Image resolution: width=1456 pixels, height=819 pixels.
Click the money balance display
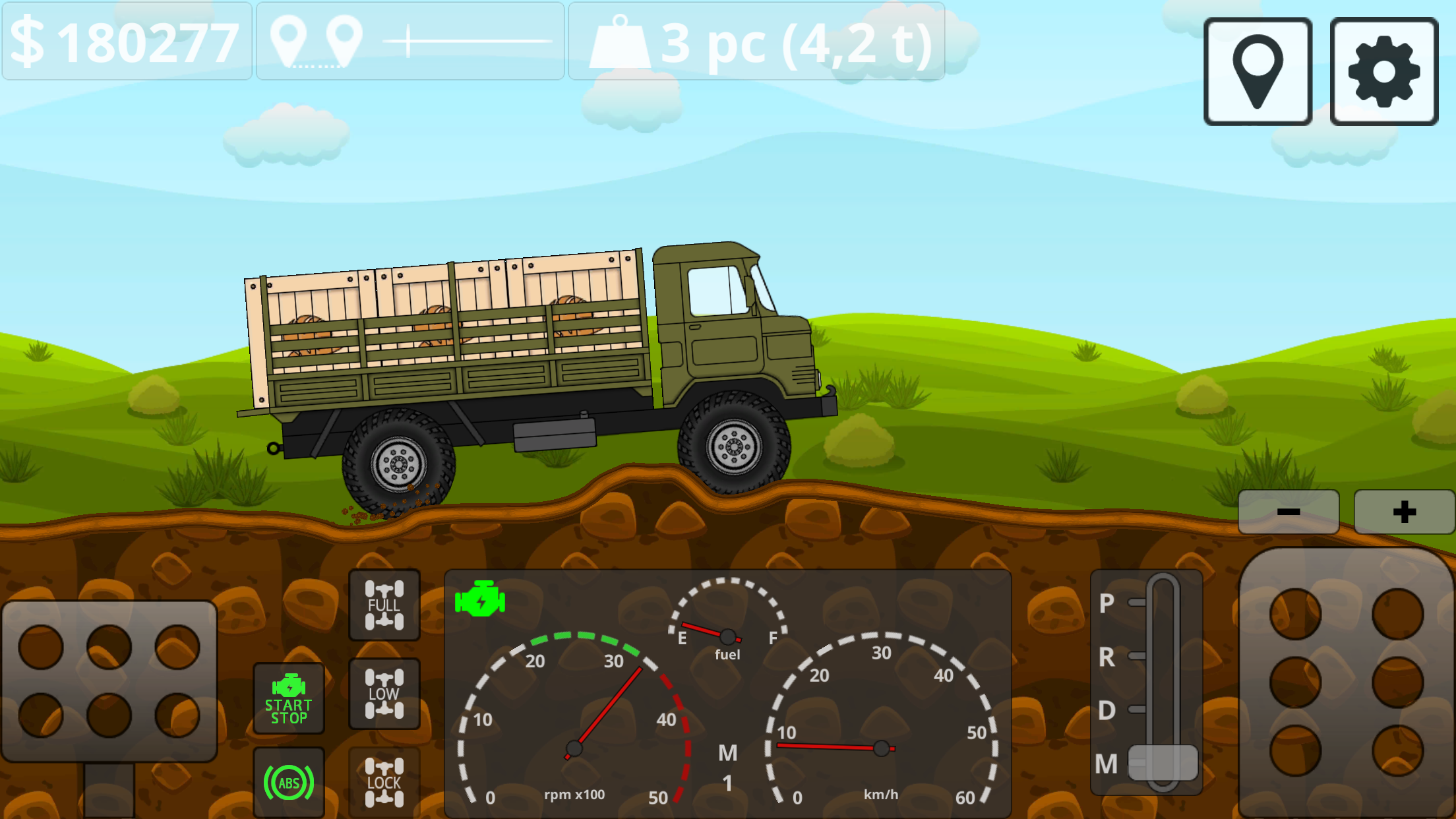tap(125, 43)
